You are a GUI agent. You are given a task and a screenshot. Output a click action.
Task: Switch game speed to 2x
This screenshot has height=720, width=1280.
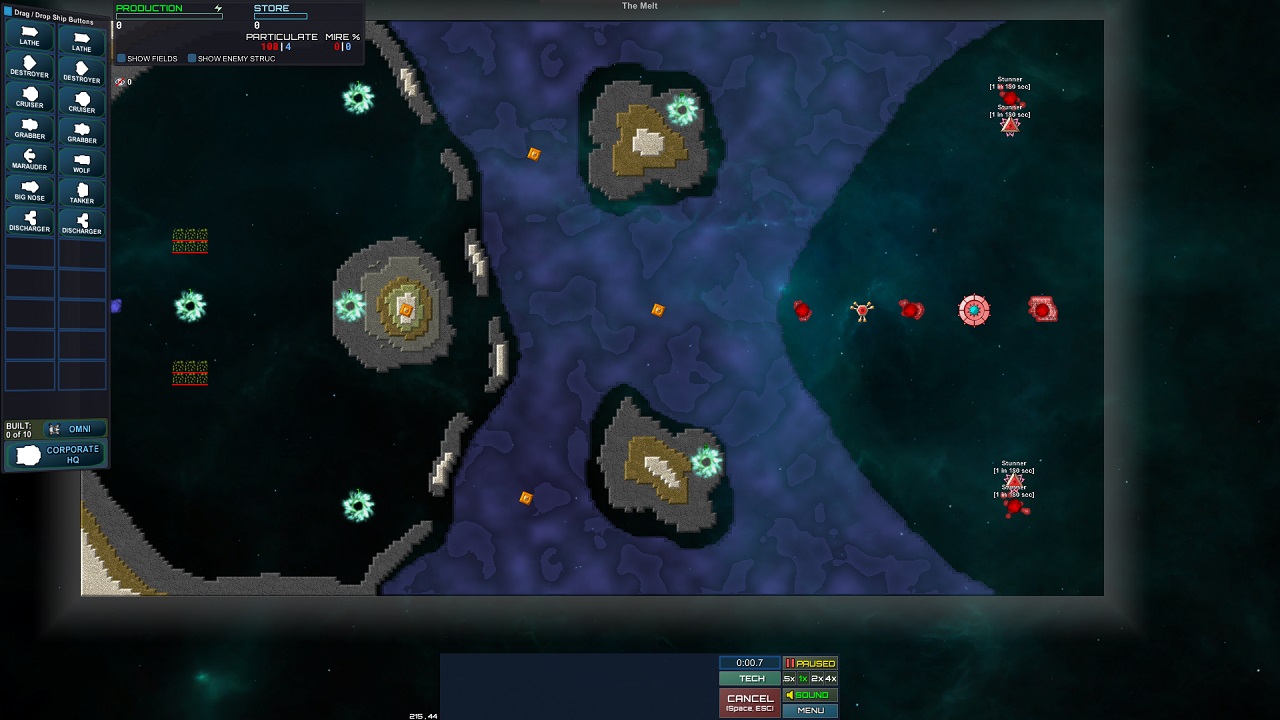tap(816, 679)
